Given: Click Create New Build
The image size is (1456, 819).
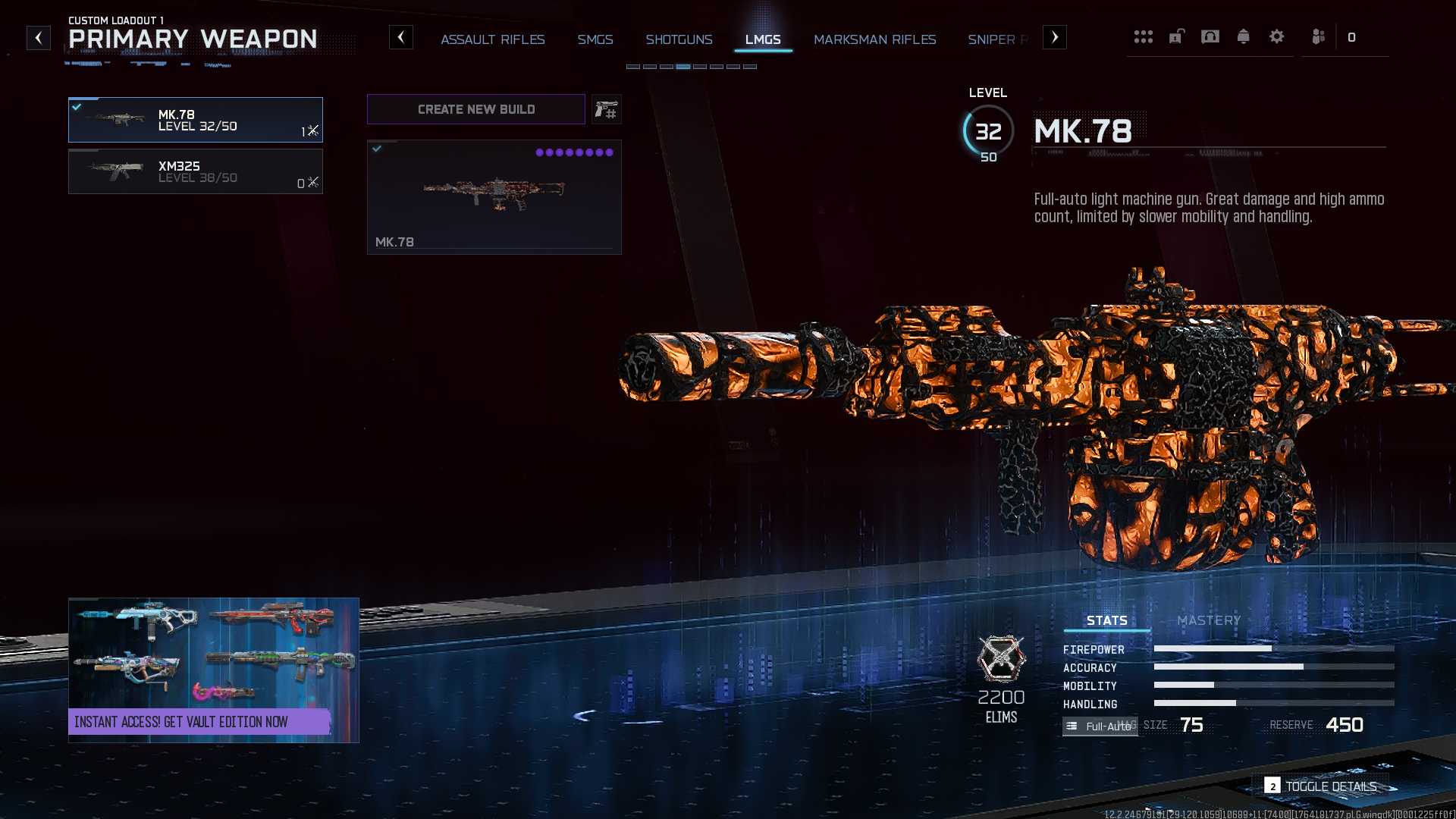Looking at the screenshot, I should [476, 109].
